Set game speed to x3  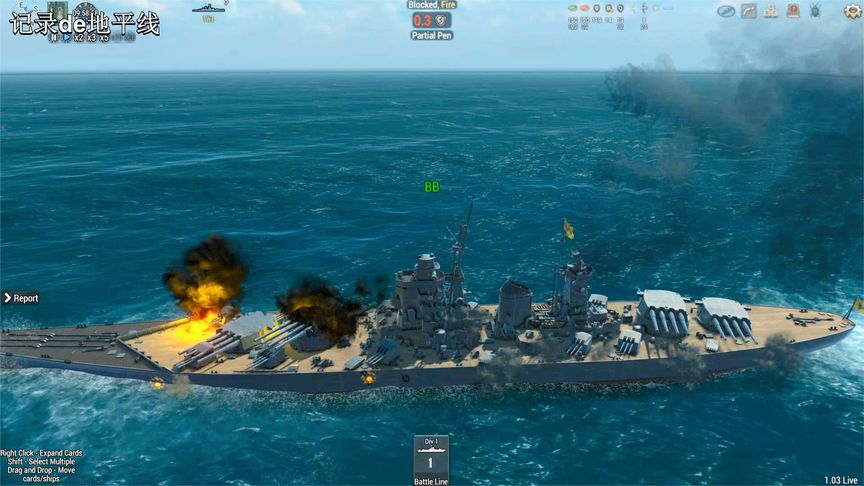coord(91,37)
